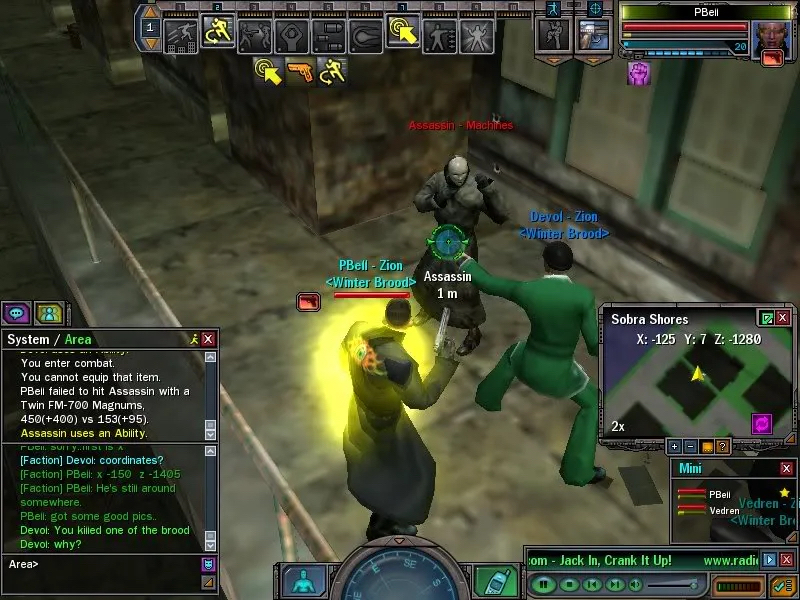
Task: Select PBell in the Mini team list
Action: coord(720,494)
